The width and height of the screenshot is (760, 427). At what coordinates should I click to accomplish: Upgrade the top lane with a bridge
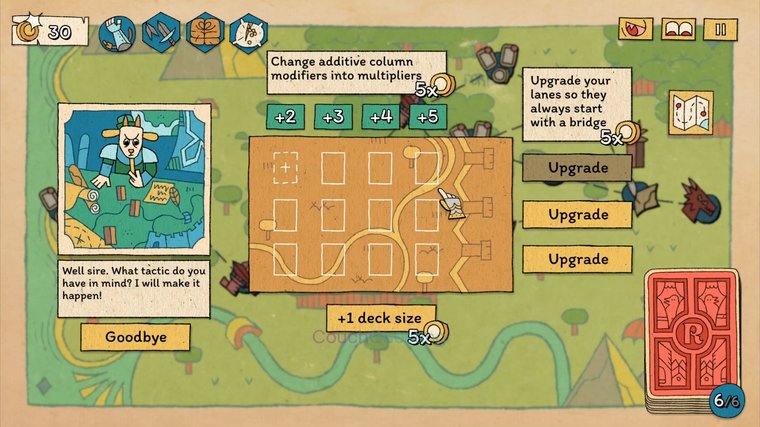[x=577, y=168]
